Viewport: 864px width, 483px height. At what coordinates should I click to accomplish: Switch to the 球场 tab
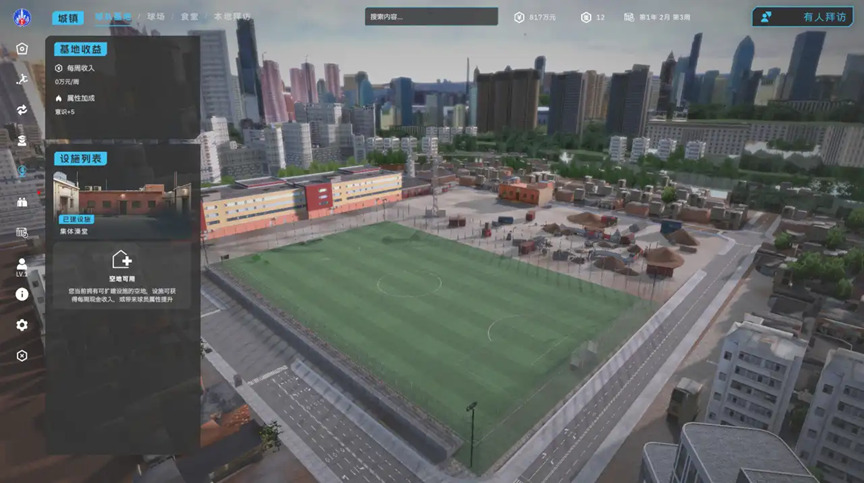click(x=155, y=17)
